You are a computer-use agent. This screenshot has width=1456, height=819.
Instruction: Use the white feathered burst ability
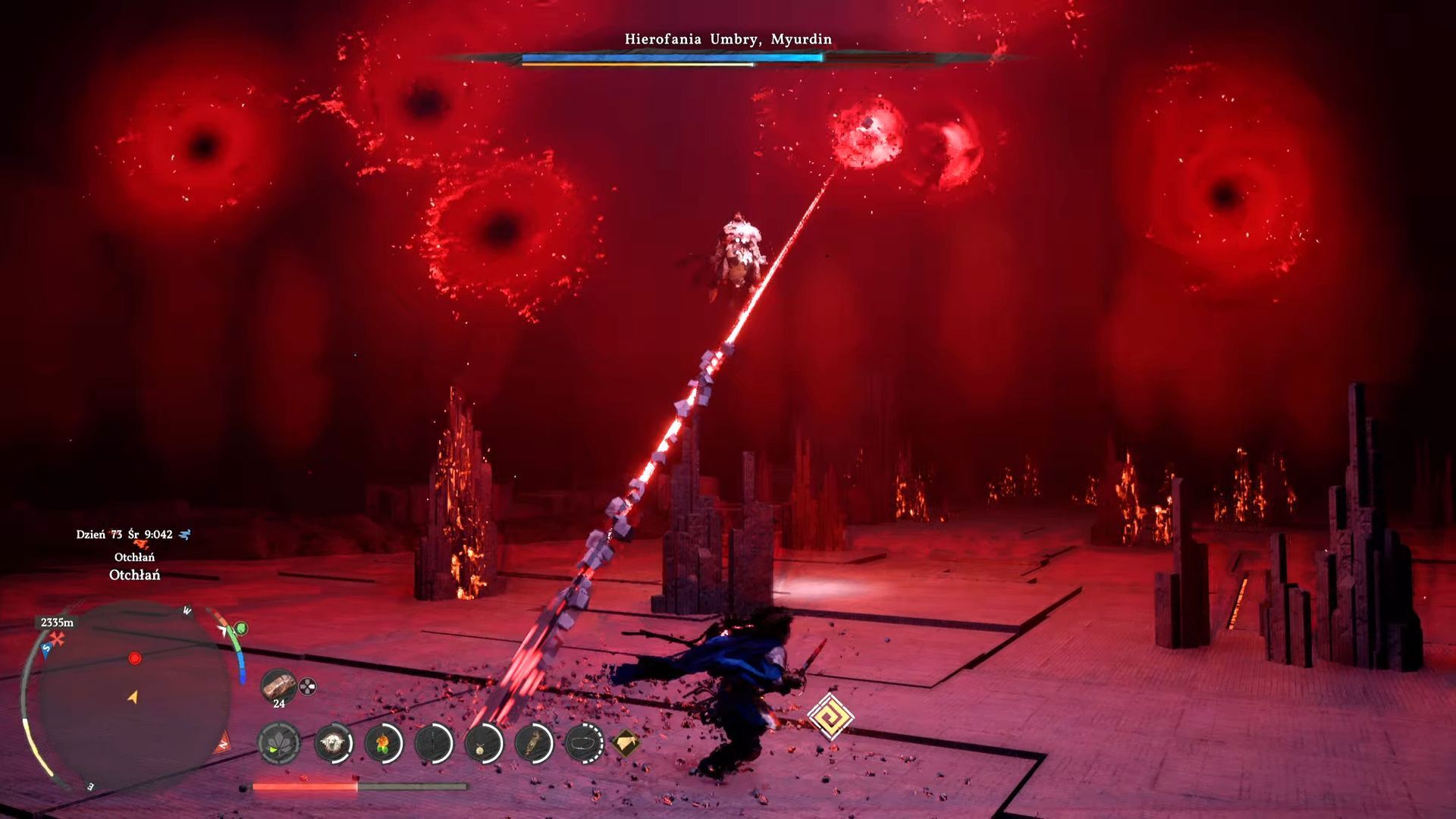[332, 743]
